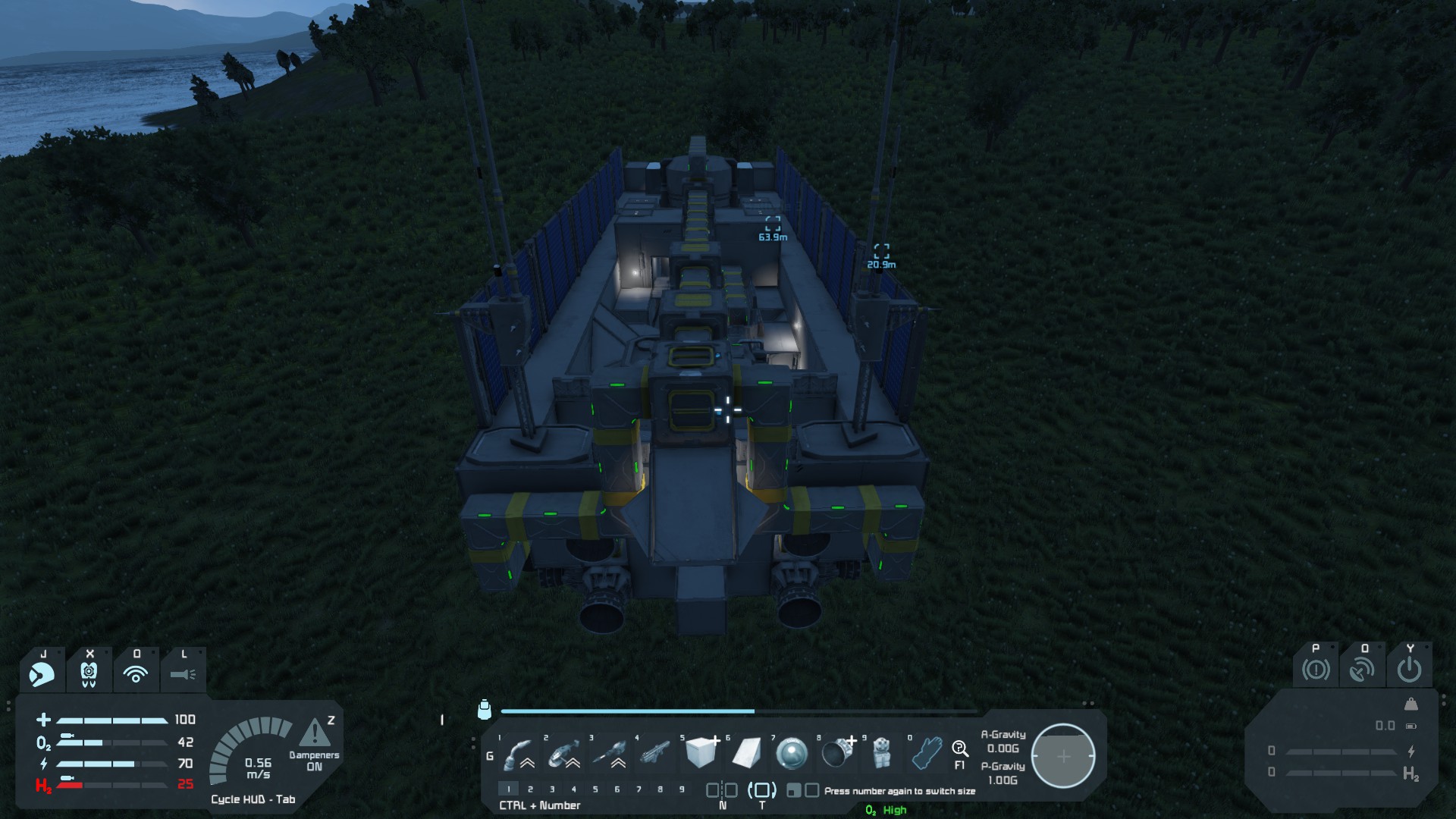Select the angle grinder in hotbar slot 2
Image resolution: width=1456 pixels, height=819 pixels.
coord(564,754)
